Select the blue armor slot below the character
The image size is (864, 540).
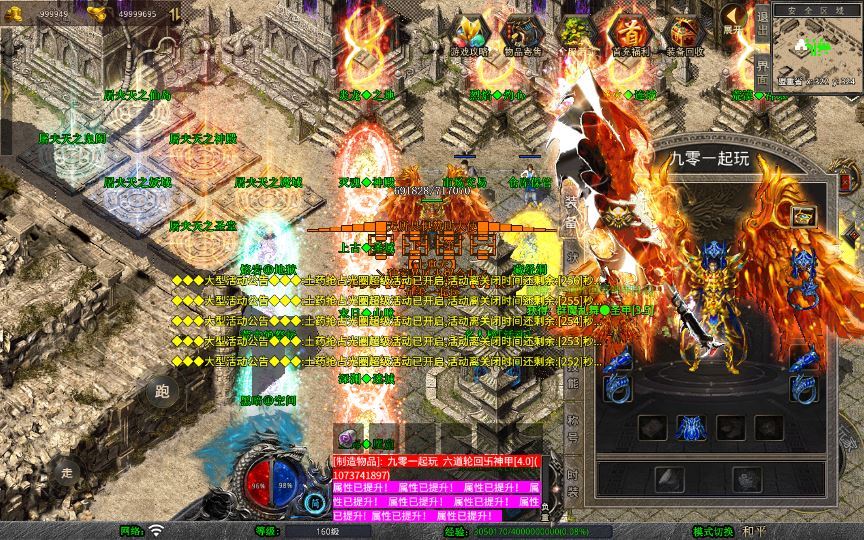coord(688,428)
